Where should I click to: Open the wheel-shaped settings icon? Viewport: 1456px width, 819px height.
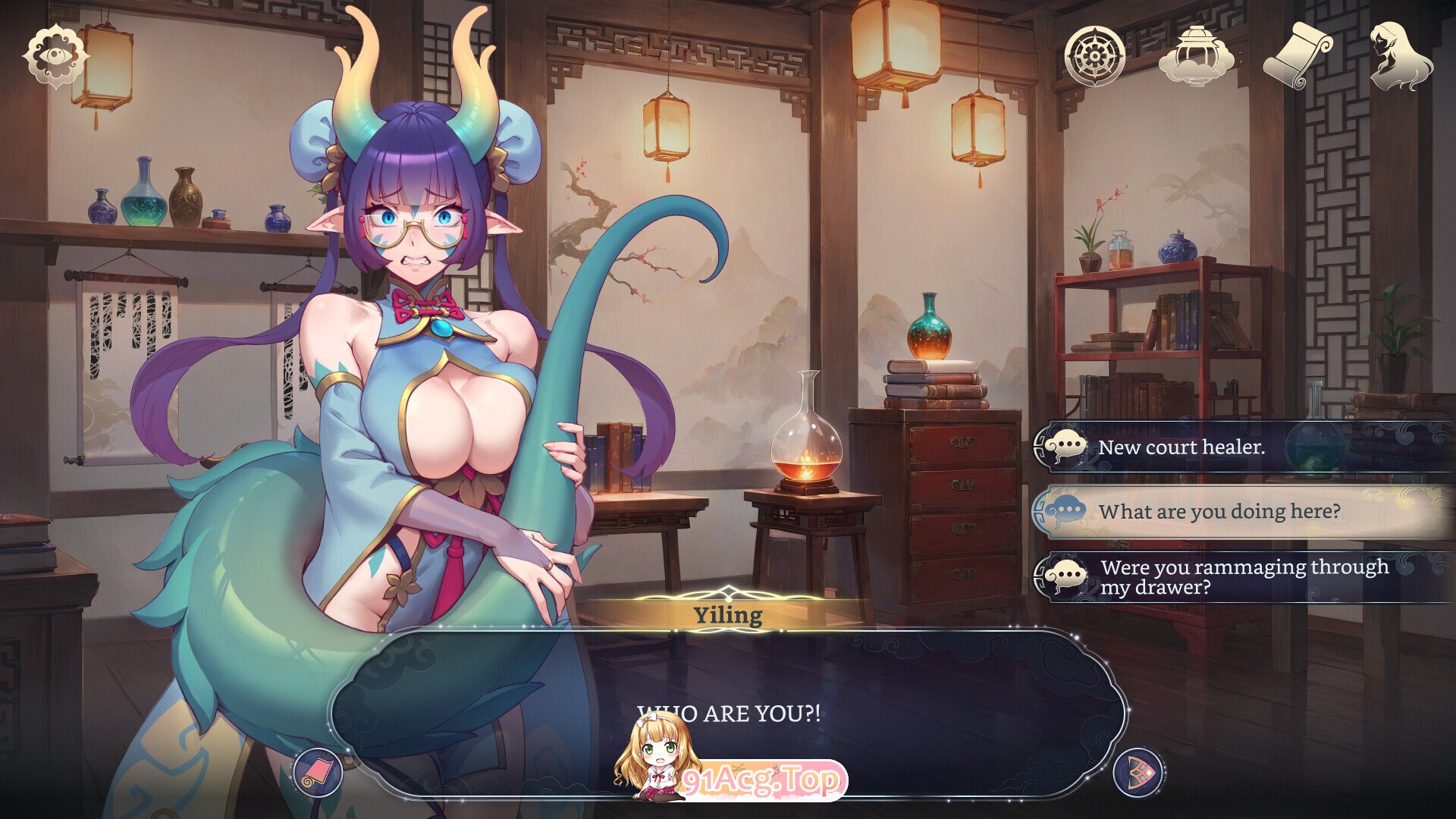(x=1094, y=56)
